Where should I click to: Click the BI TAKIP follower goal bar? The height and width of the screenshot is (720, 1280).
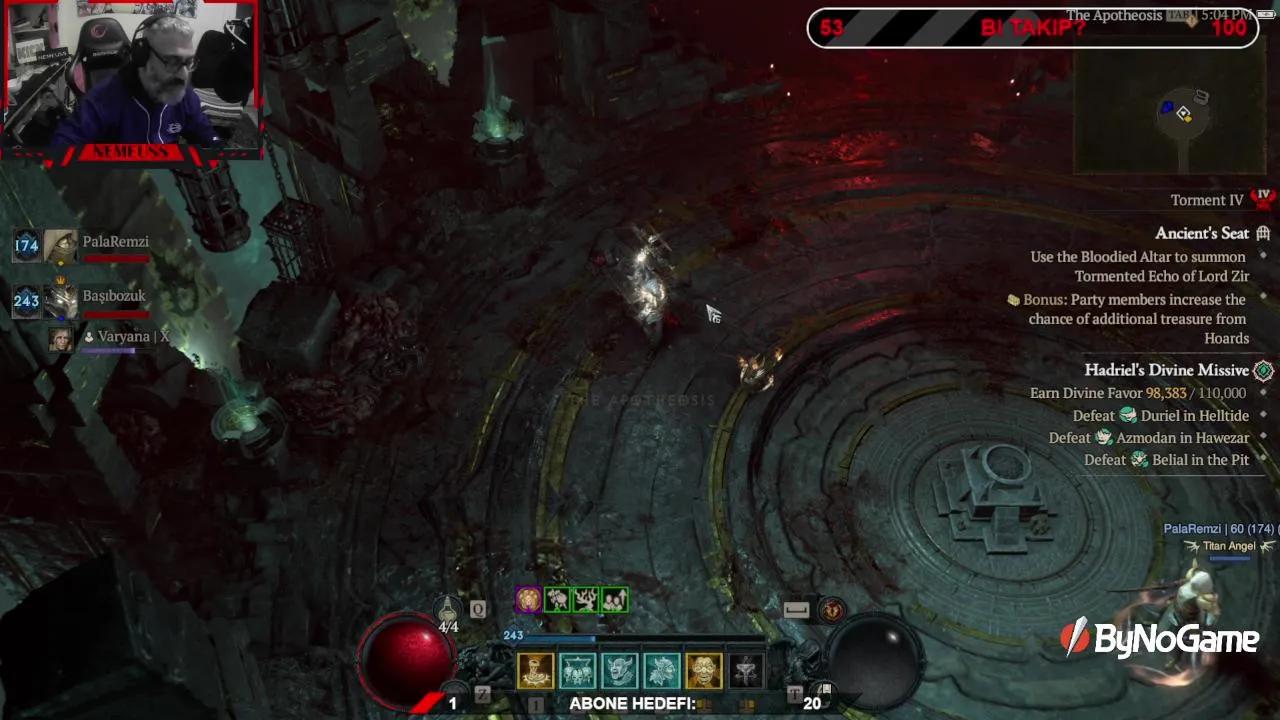pos(1032,28)
